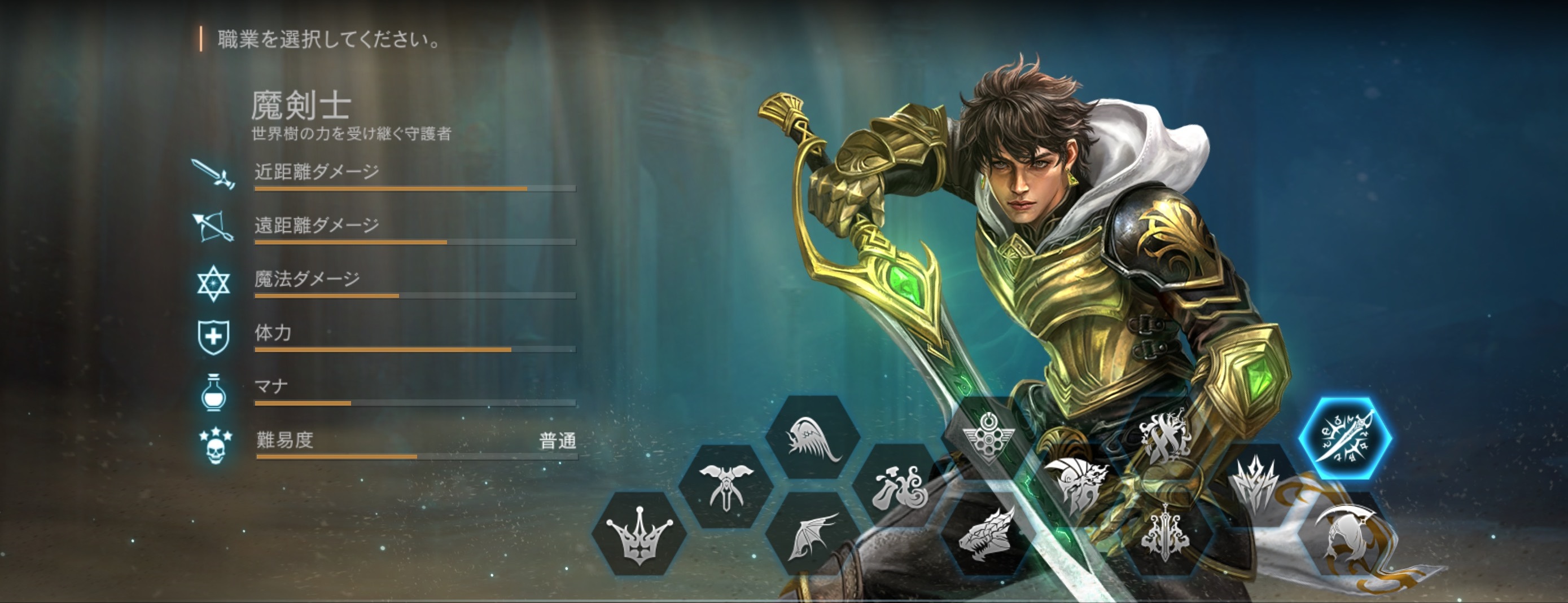The width and height of the screenshot is (1568, 603).
Task: Pick the feathered wing class emblem
Action: [813, 437]
